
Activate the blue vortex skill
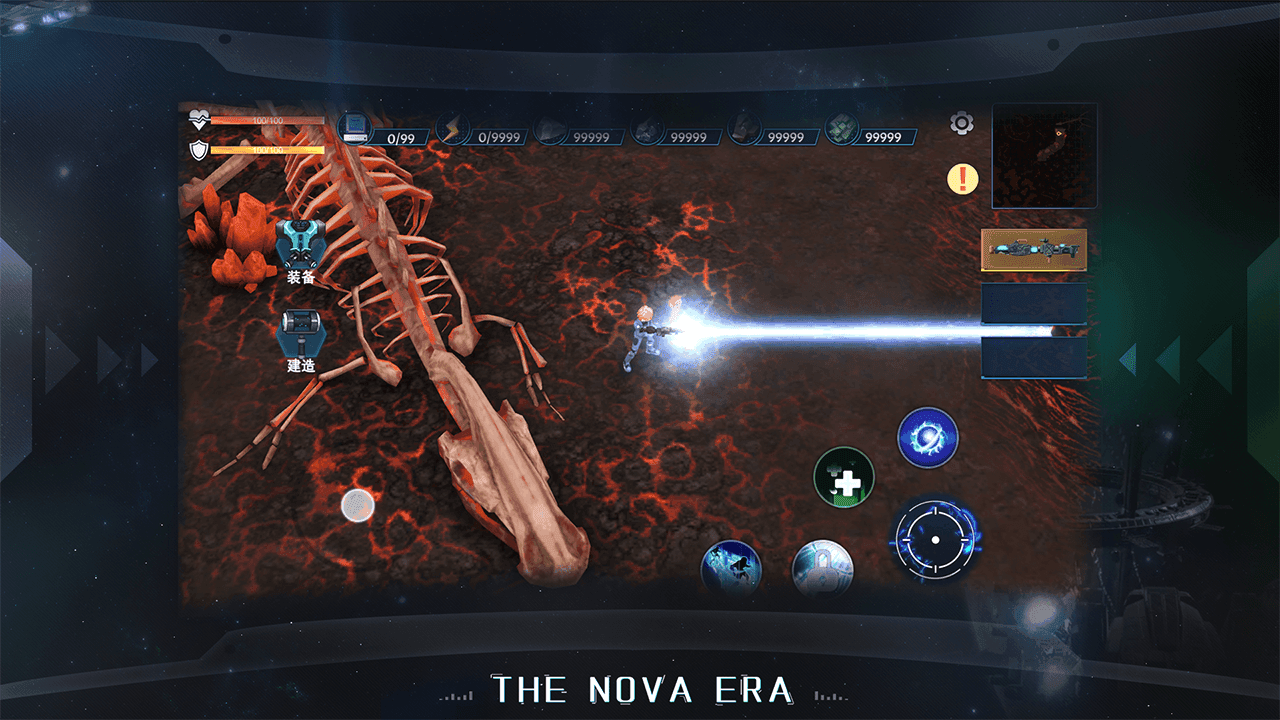tap(928, 437)
